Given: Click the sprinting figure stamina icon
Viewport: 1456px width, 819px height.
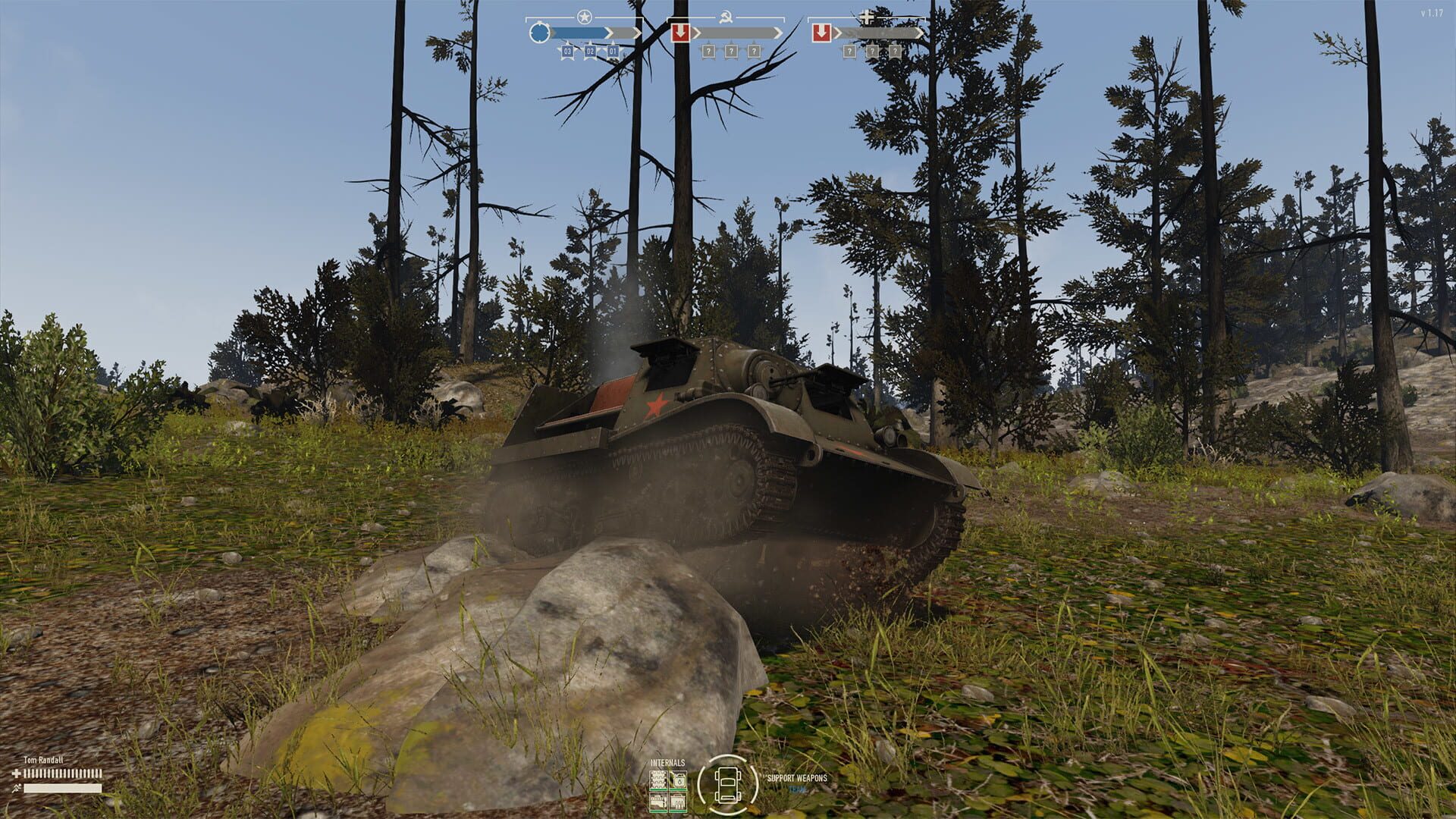Looking at the screenshot, I should pos(17,788).
